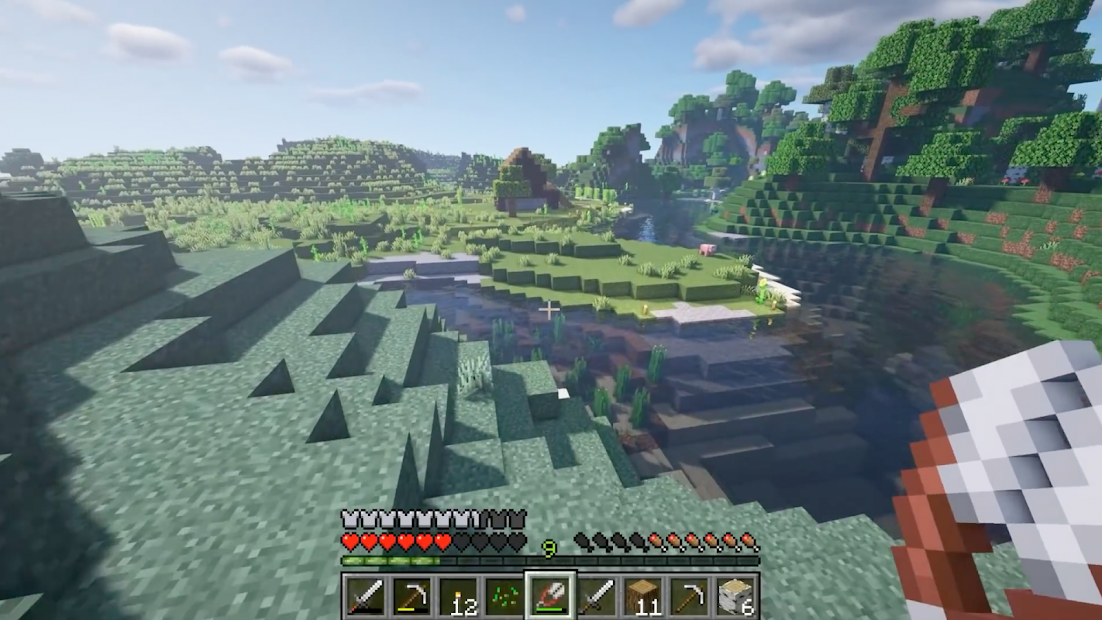Screen dimensions: 1102x620
Task: Select the oak log stack of 11
Action: 643,597
